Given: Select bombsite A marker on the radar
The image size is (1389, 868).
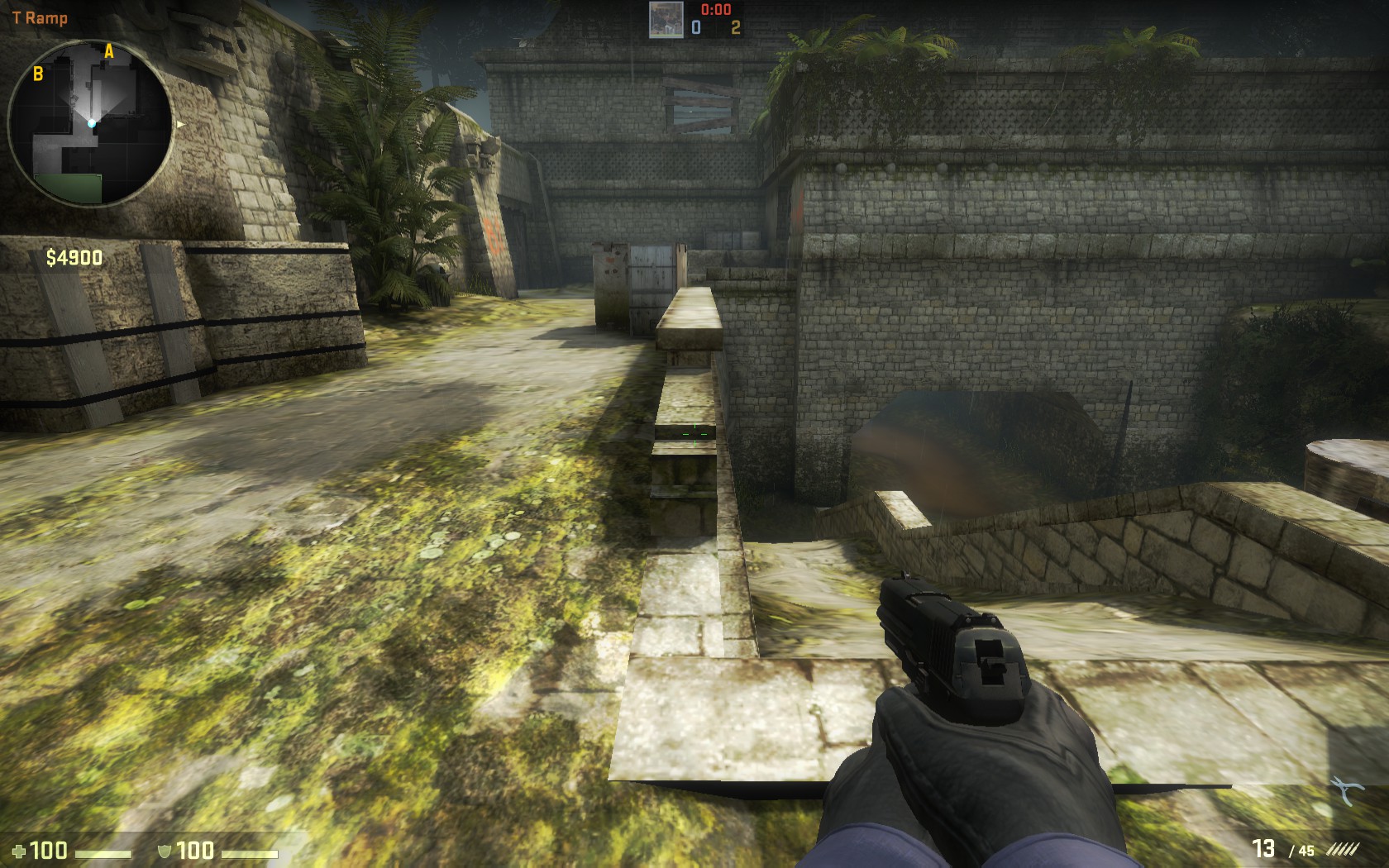Looking at the screenshot, I should [x=108, y=52].
